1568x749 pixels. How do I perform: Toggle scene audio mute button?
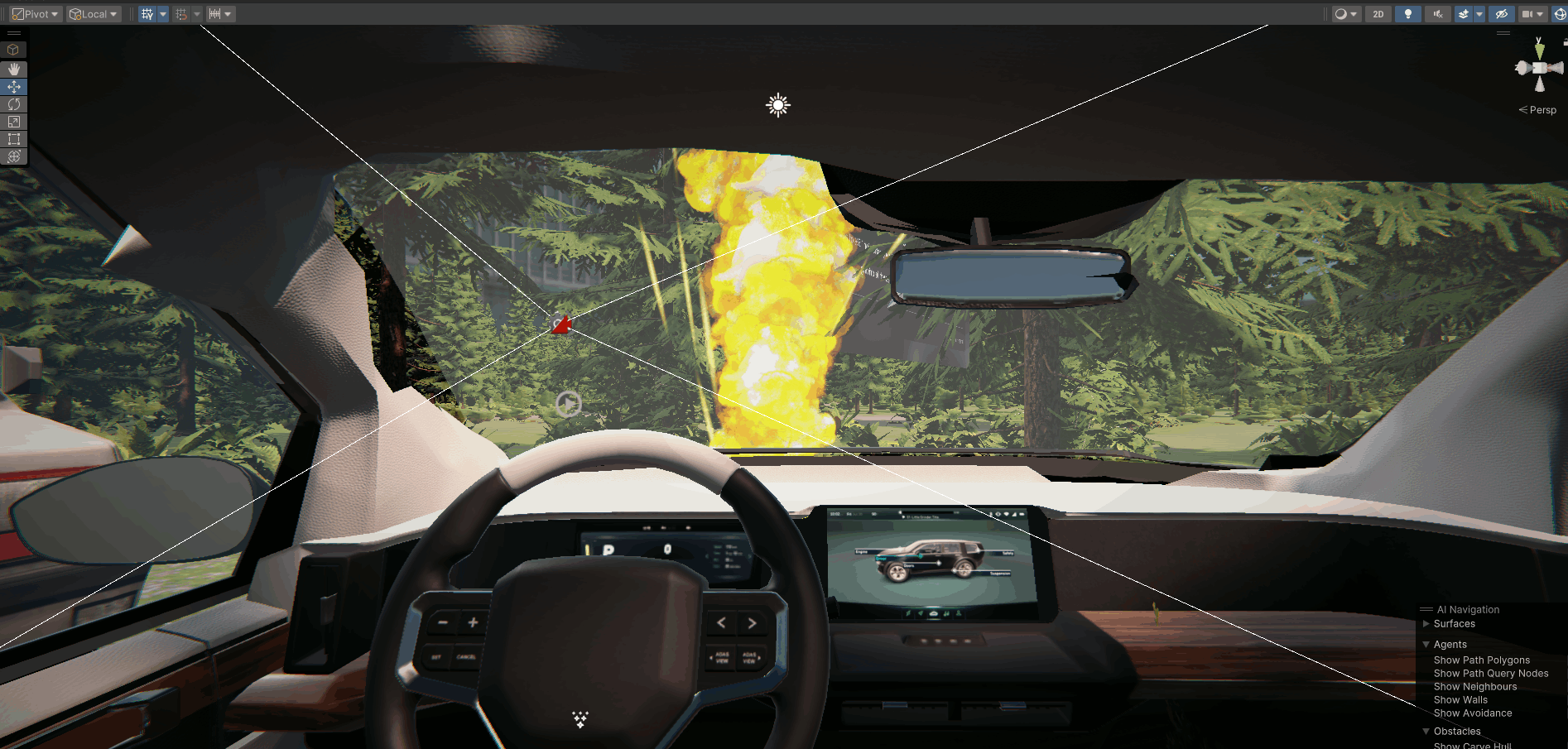[1437, 14]
